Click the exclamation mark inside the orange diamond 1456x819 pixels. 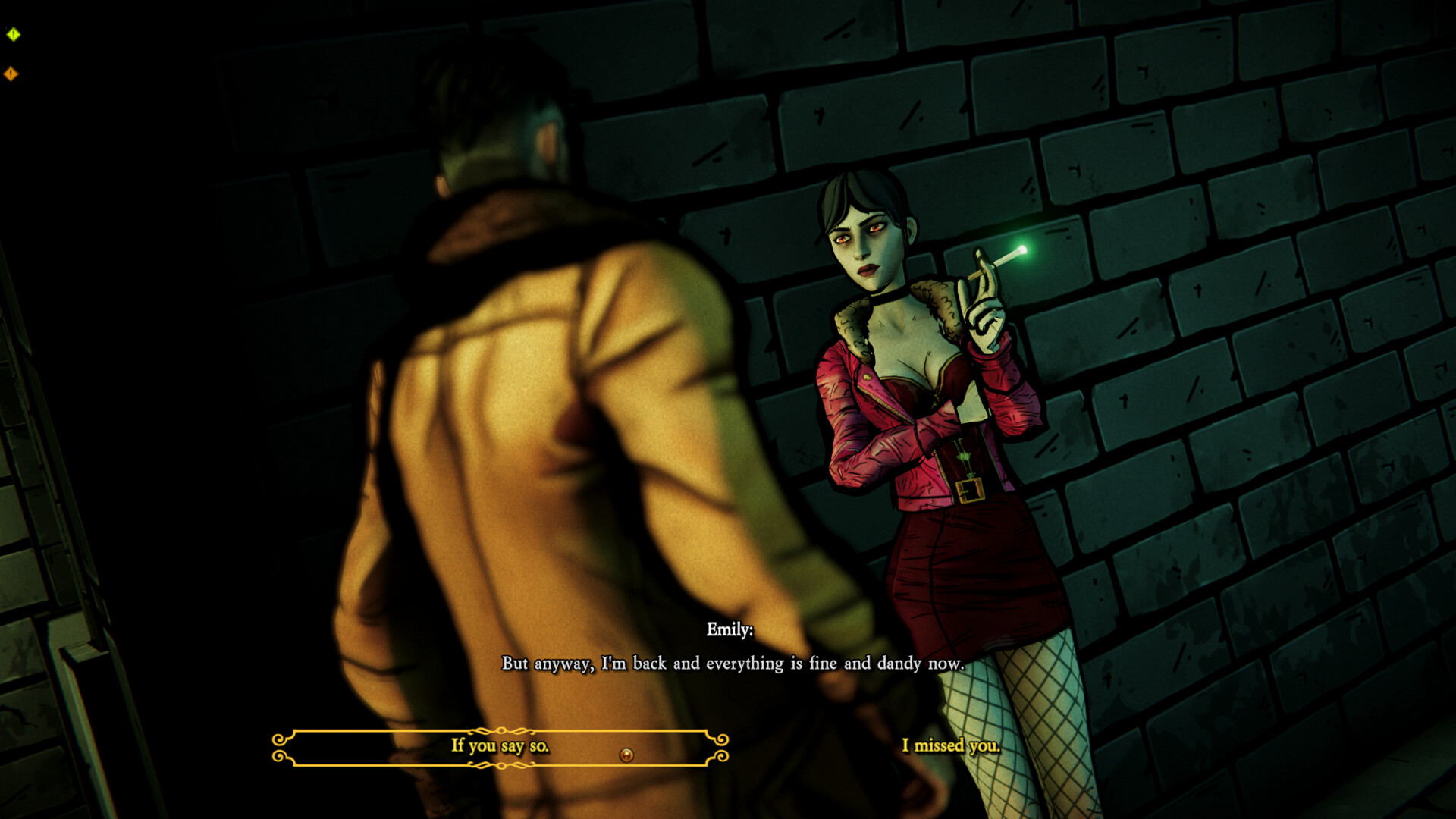(11, 73)
